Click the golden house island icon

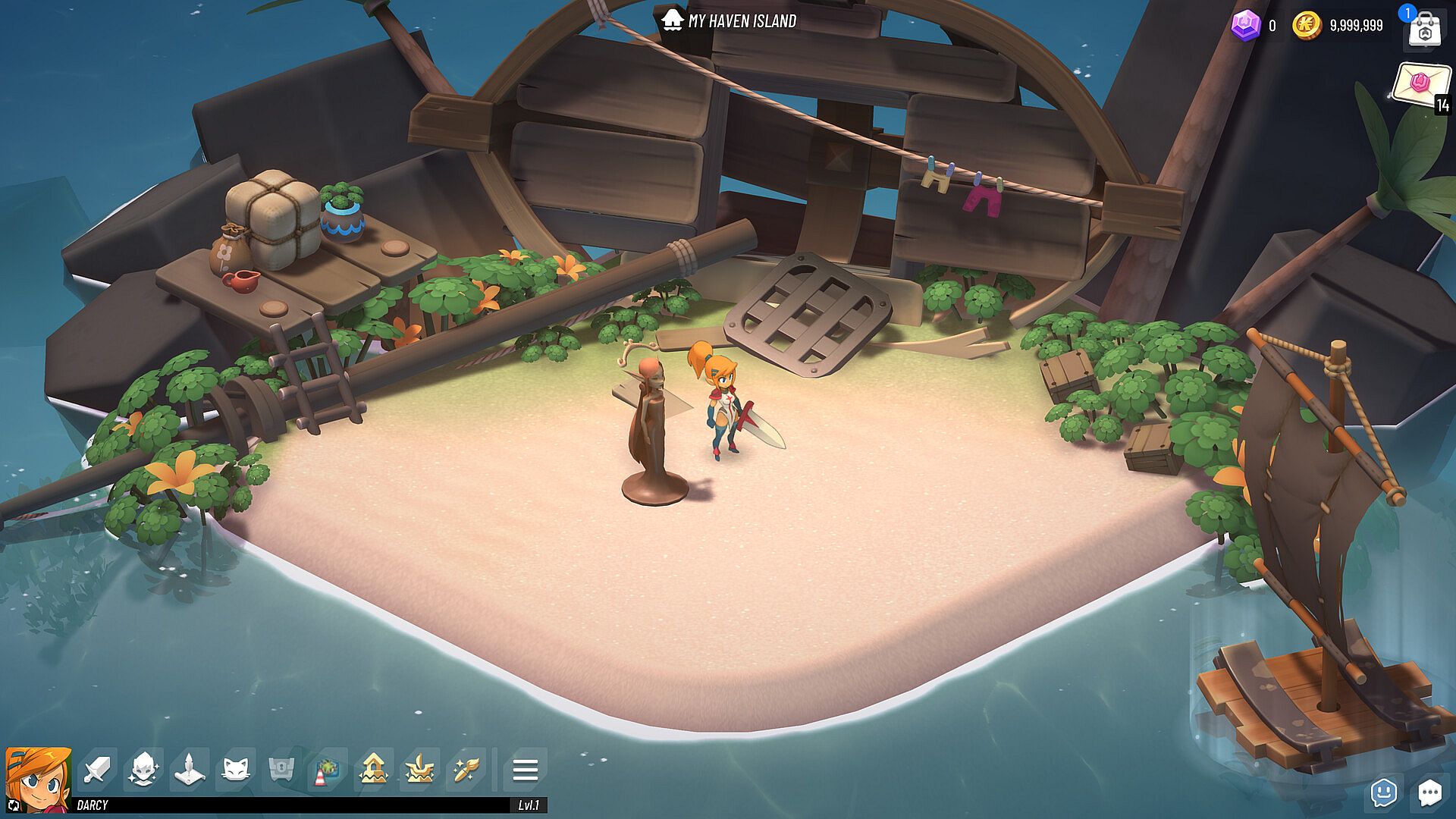point(373,770)
